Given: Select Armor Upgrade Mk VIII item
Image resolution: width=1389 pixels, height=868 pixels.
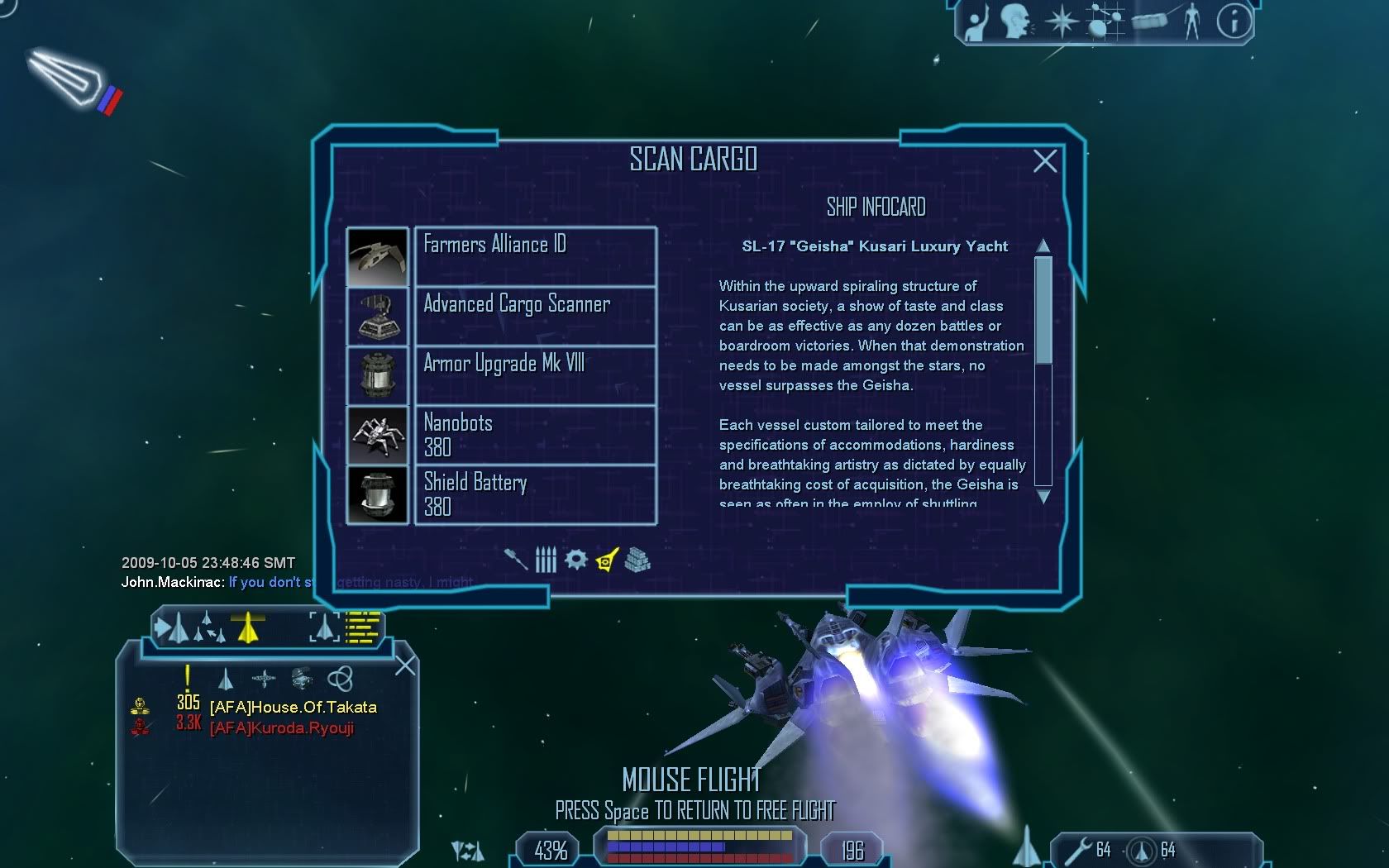Looking at the screenshot, I should pos(535,375).
